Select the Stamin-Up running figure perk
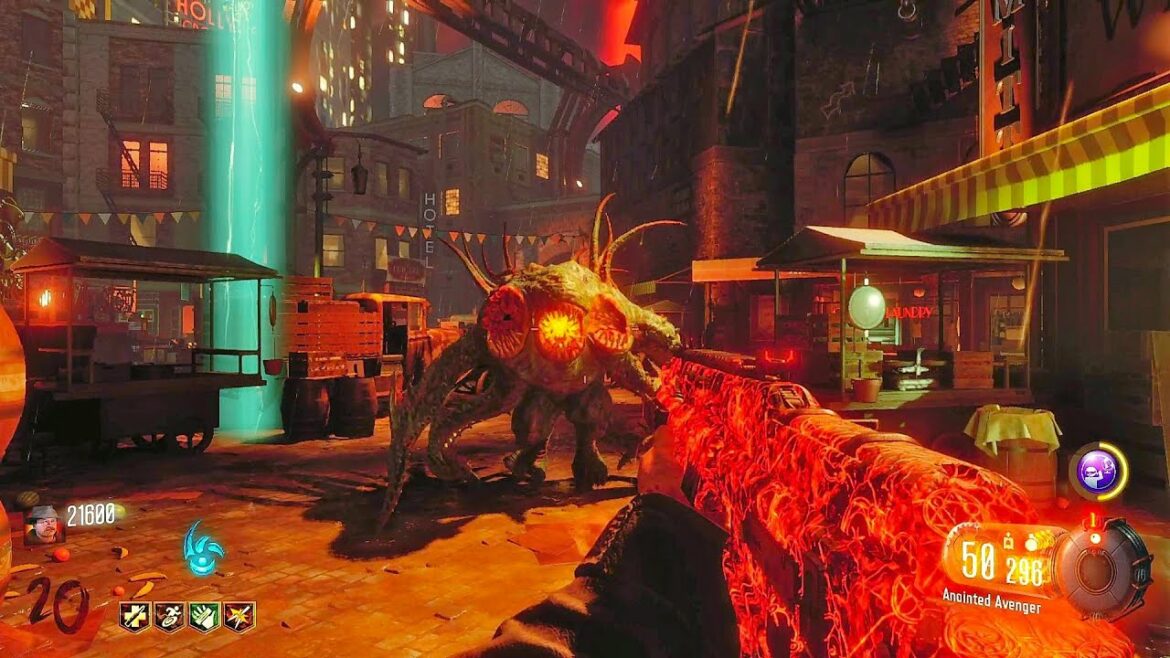The height and width of the screenshot is (658, 1170). click(x=169, y=616)
